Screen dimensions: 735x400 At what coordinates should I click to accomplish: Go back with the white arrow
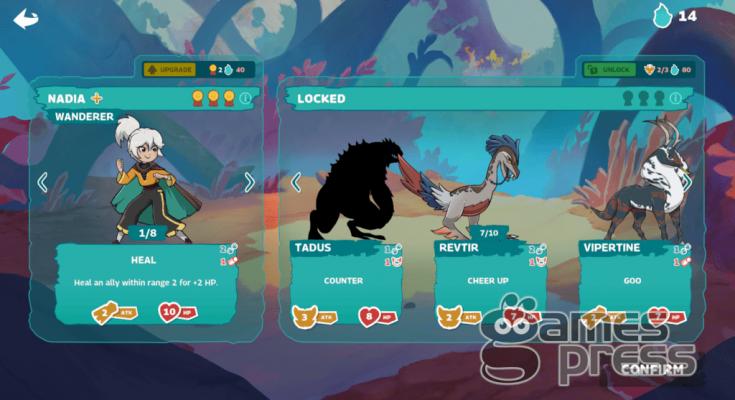[x=26, y=18]
